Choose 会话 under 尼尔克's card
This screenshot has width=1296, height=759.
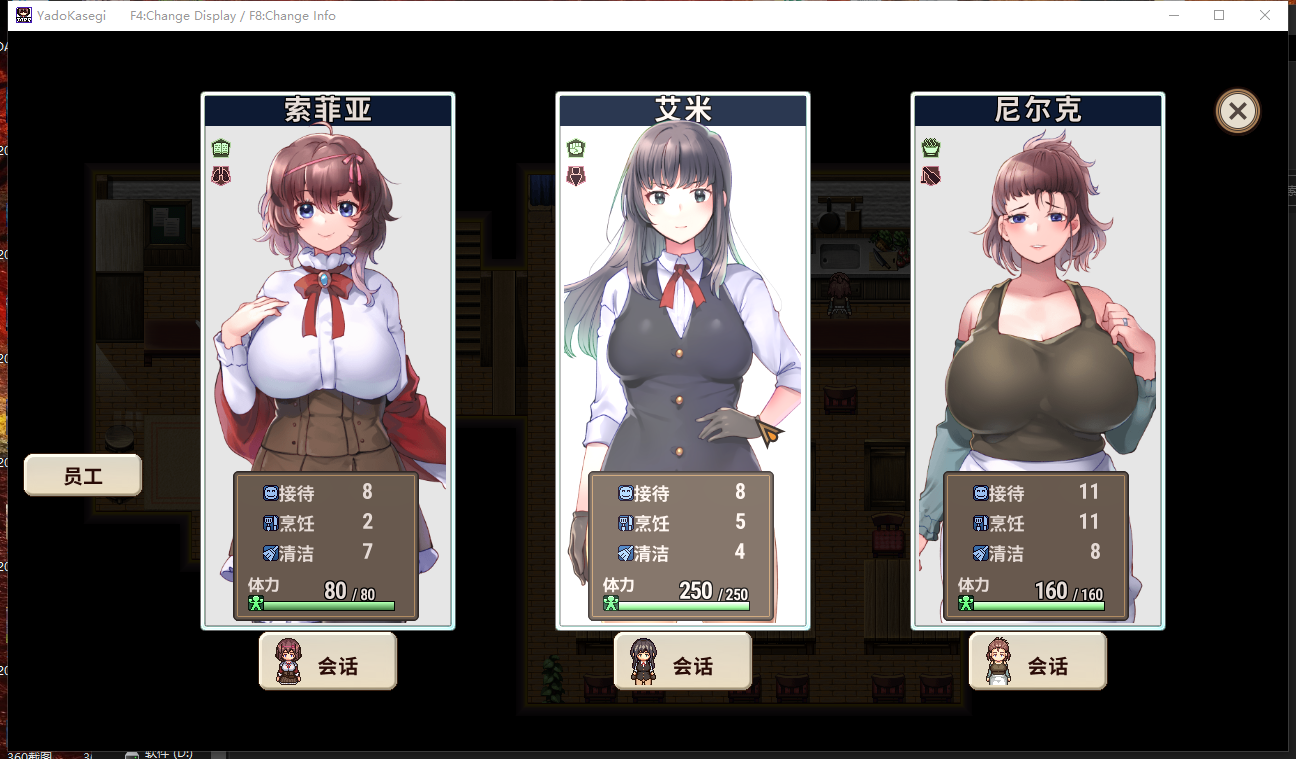1038,662
